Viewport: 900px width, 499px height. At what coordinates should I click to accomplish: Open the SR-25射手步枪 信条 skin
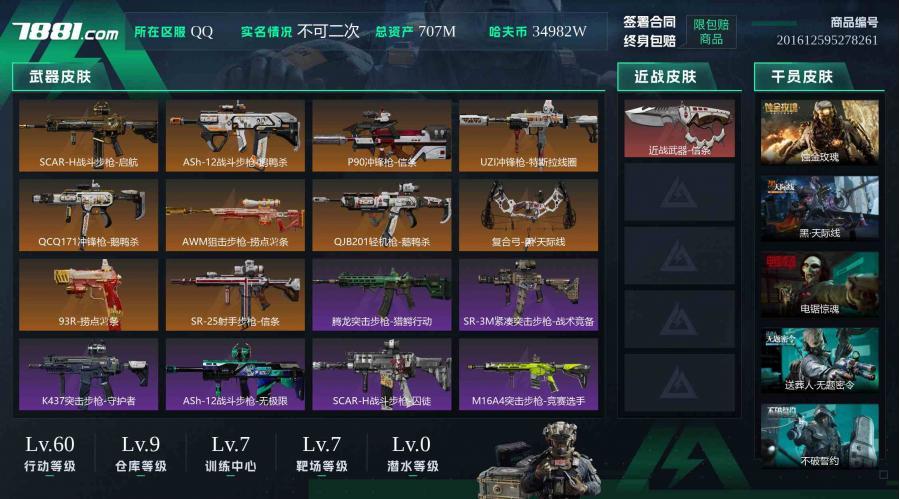[235, 294]
